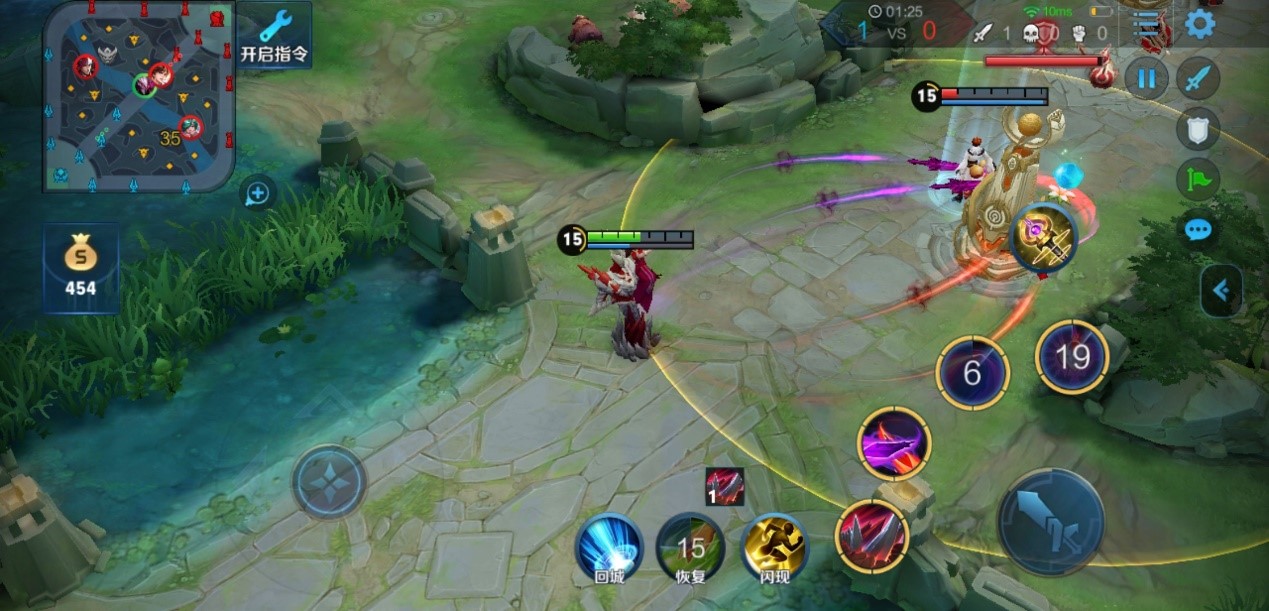Screen dimensions: 1269x611
Task: Click the magnifier zoom button below the minimap
Action: (258, 193)
